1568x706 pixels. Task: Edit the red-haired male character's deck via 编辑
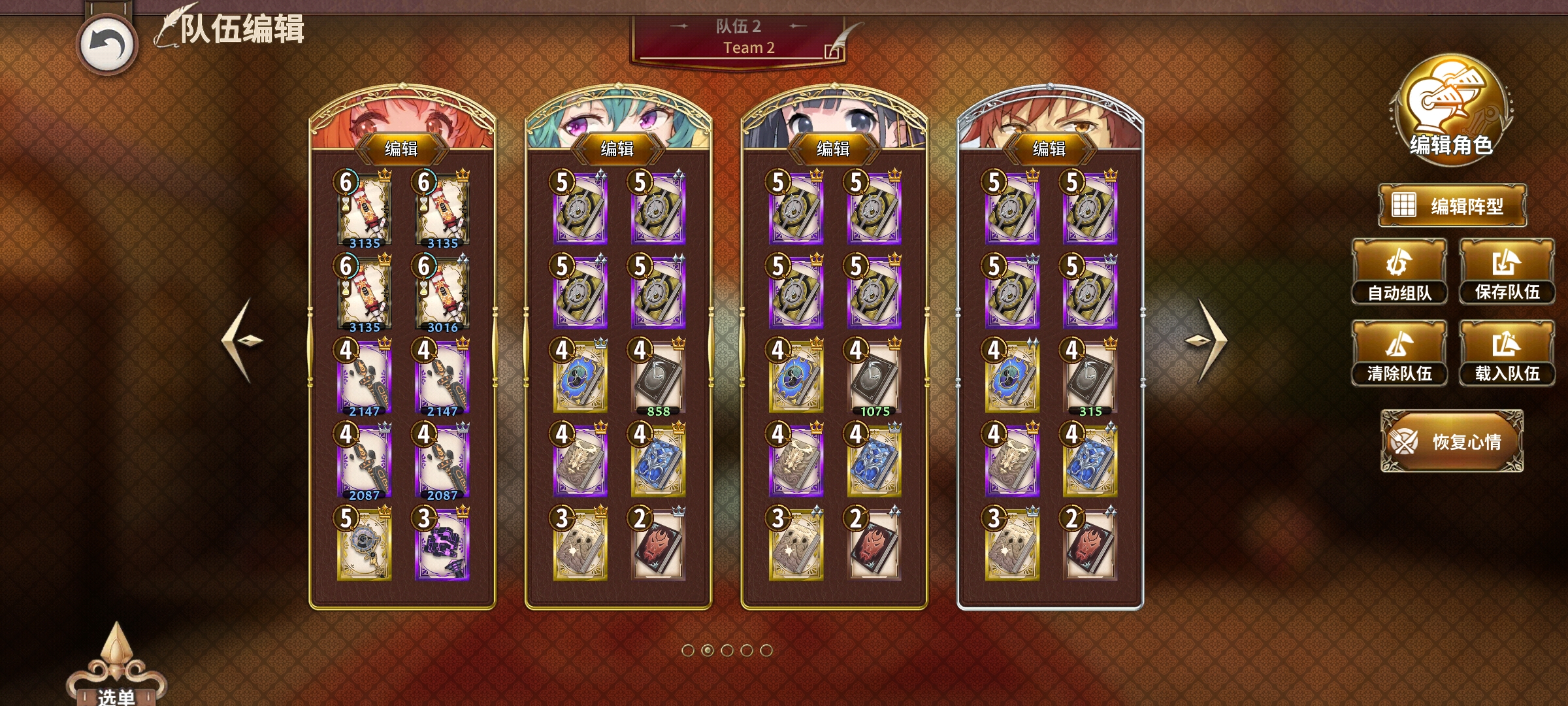pyautogui.click(x=1049, y=149)
